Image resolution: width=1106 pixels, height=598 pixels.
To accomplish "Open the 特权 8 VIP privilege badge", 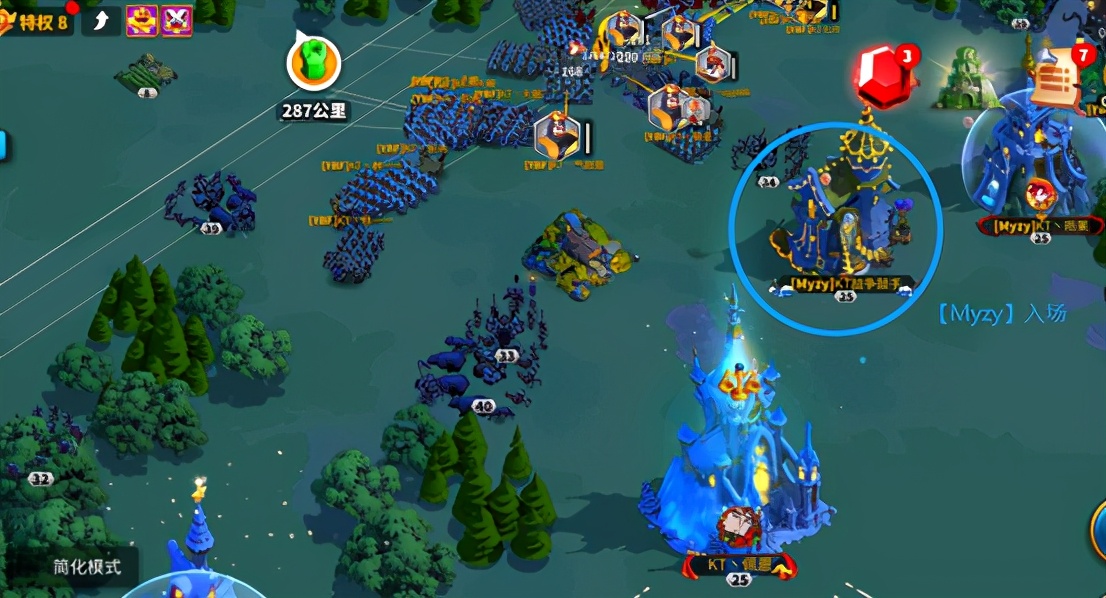I will [38, 19].
